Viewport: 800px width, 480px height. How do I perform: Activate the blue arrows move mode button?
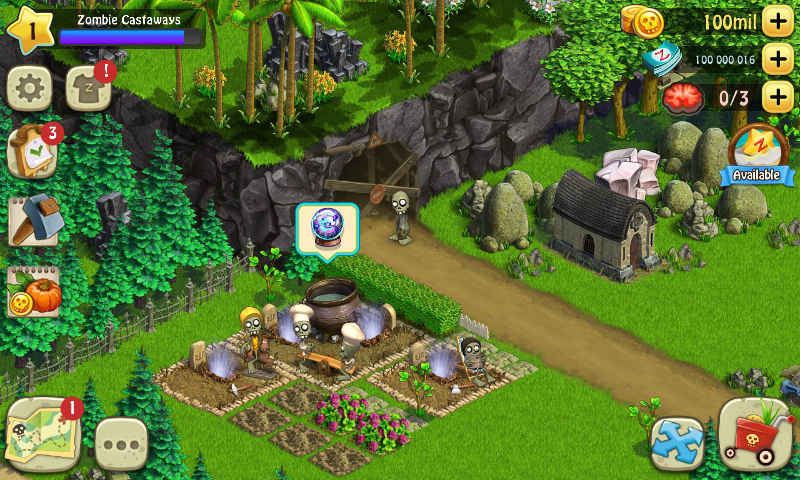676,442
